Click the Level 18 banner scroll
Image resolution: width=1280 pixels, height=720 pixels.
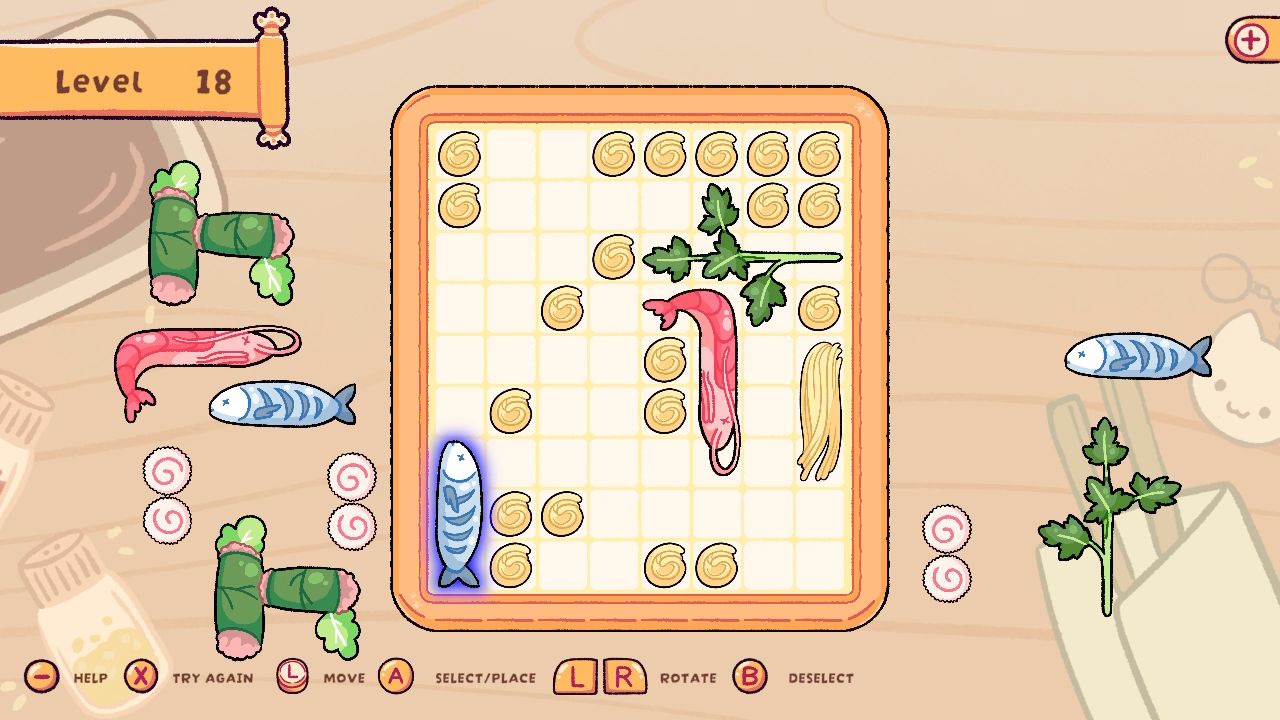(130, 80)
